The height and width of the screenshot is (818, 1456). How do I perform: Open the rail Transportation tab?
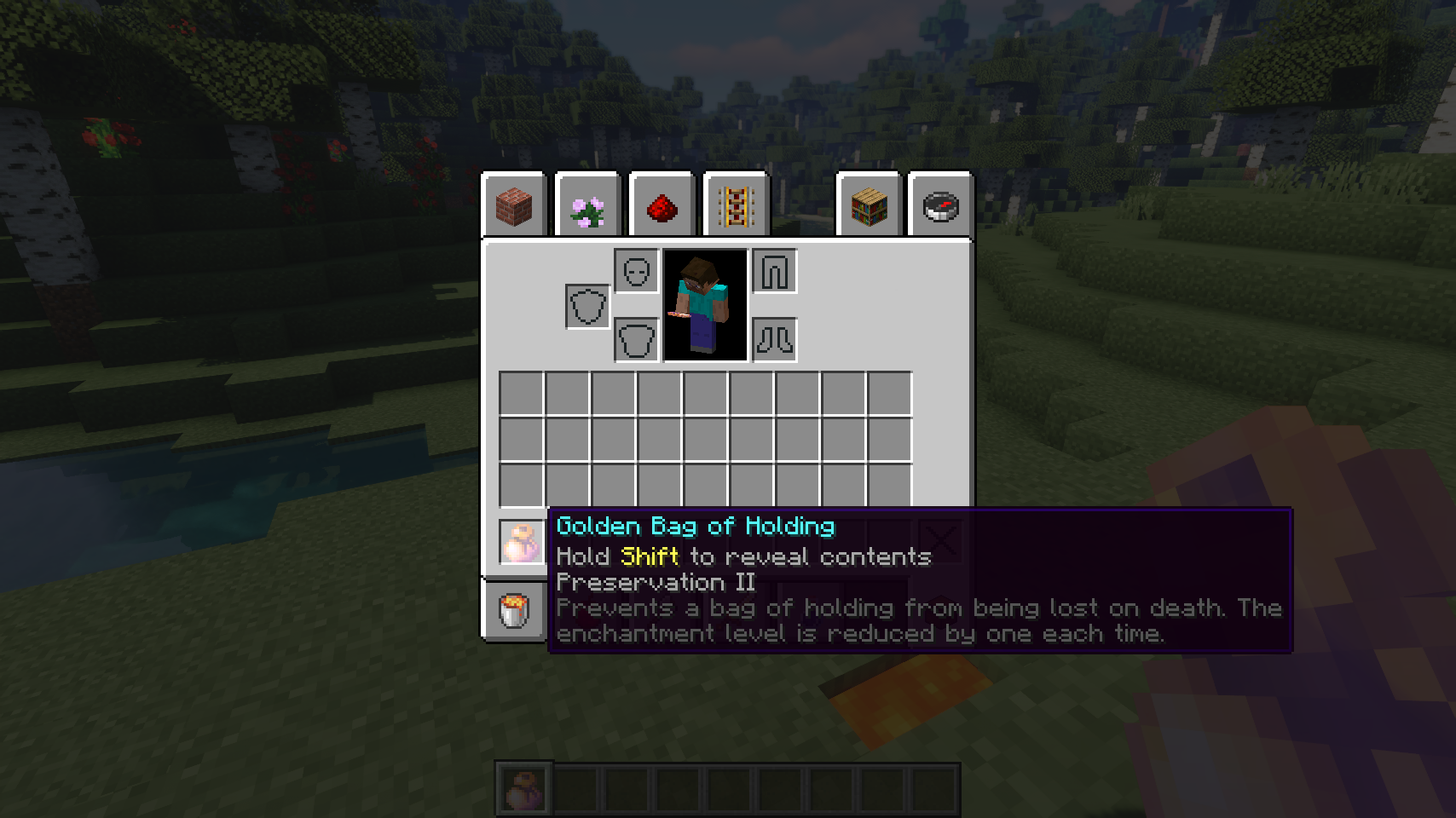click(x=736, y=206)
